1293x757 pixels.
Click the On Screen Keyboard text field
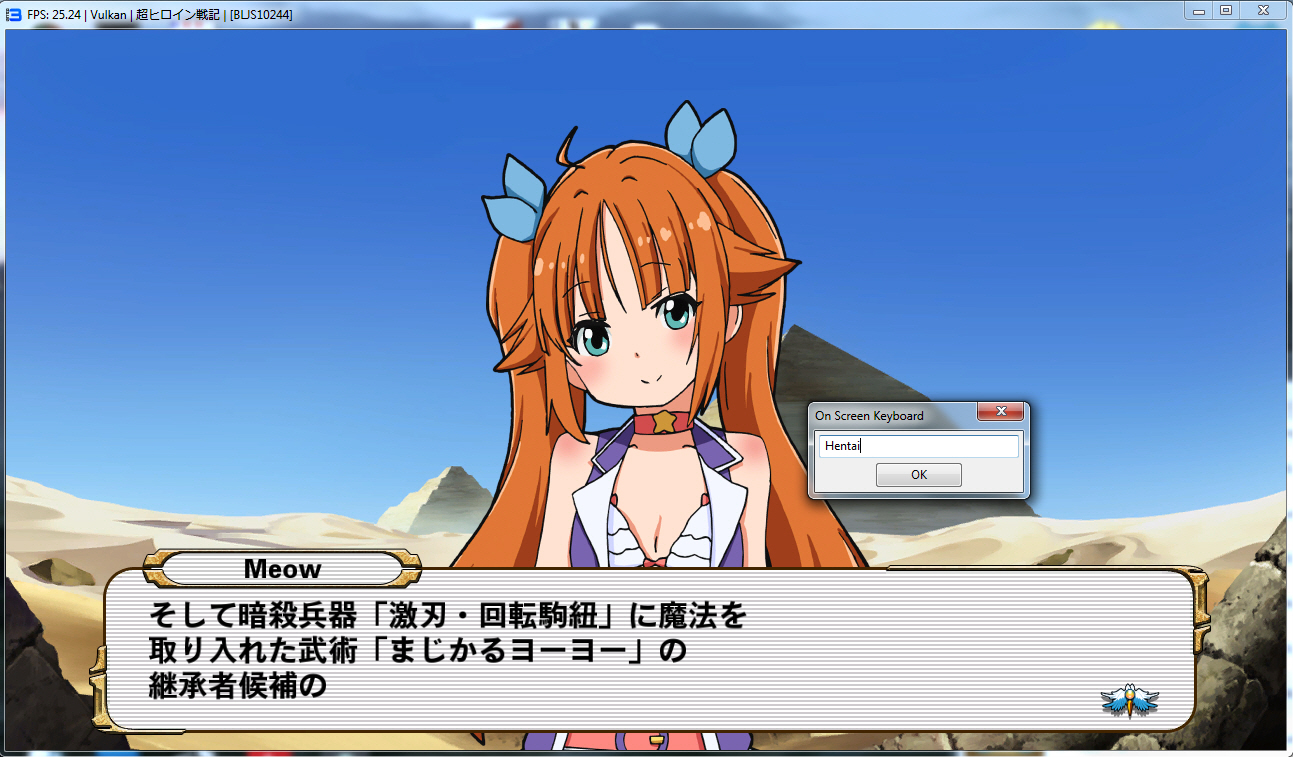coord(918,446)
